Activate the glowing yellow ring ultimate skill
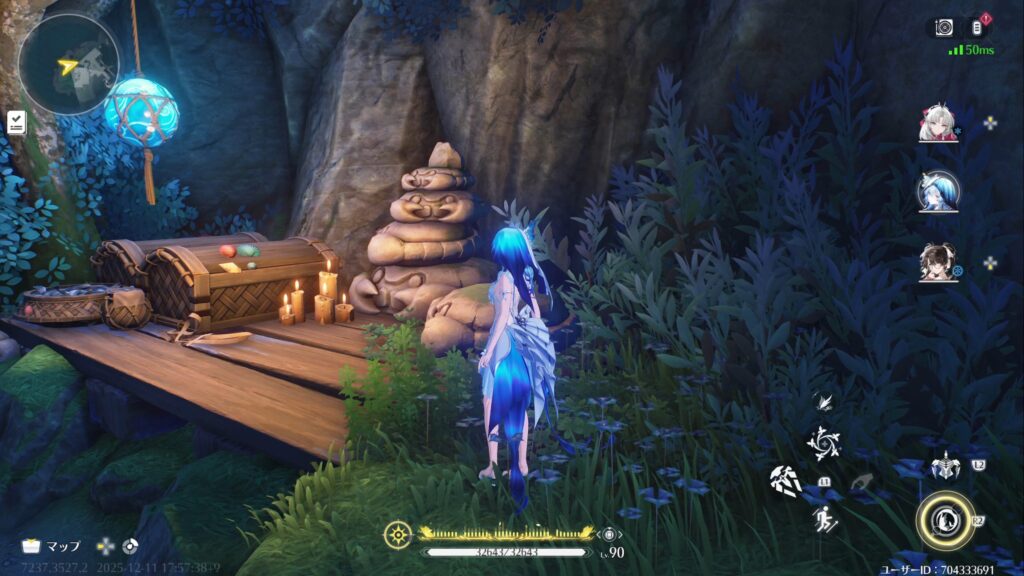Image resolution: width=1024 pixels, height=576 pixels. 944,519
